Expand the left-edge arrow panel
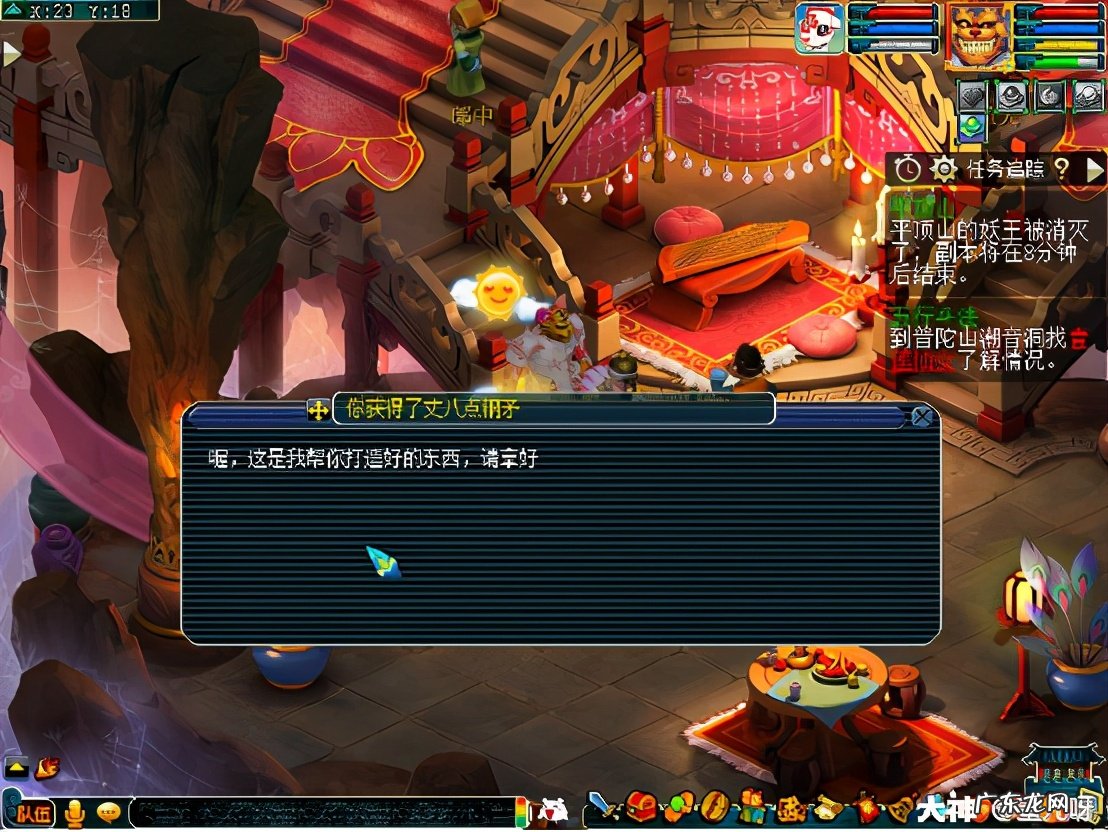 tap(11, 53)
